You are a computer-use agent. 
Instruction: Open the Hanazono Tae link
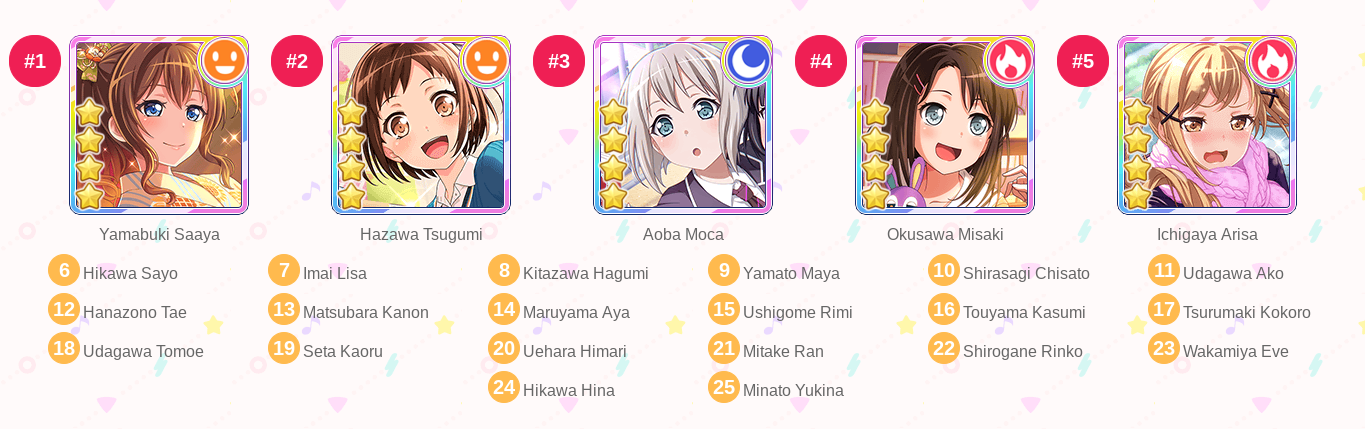click(x=134, y=312)
